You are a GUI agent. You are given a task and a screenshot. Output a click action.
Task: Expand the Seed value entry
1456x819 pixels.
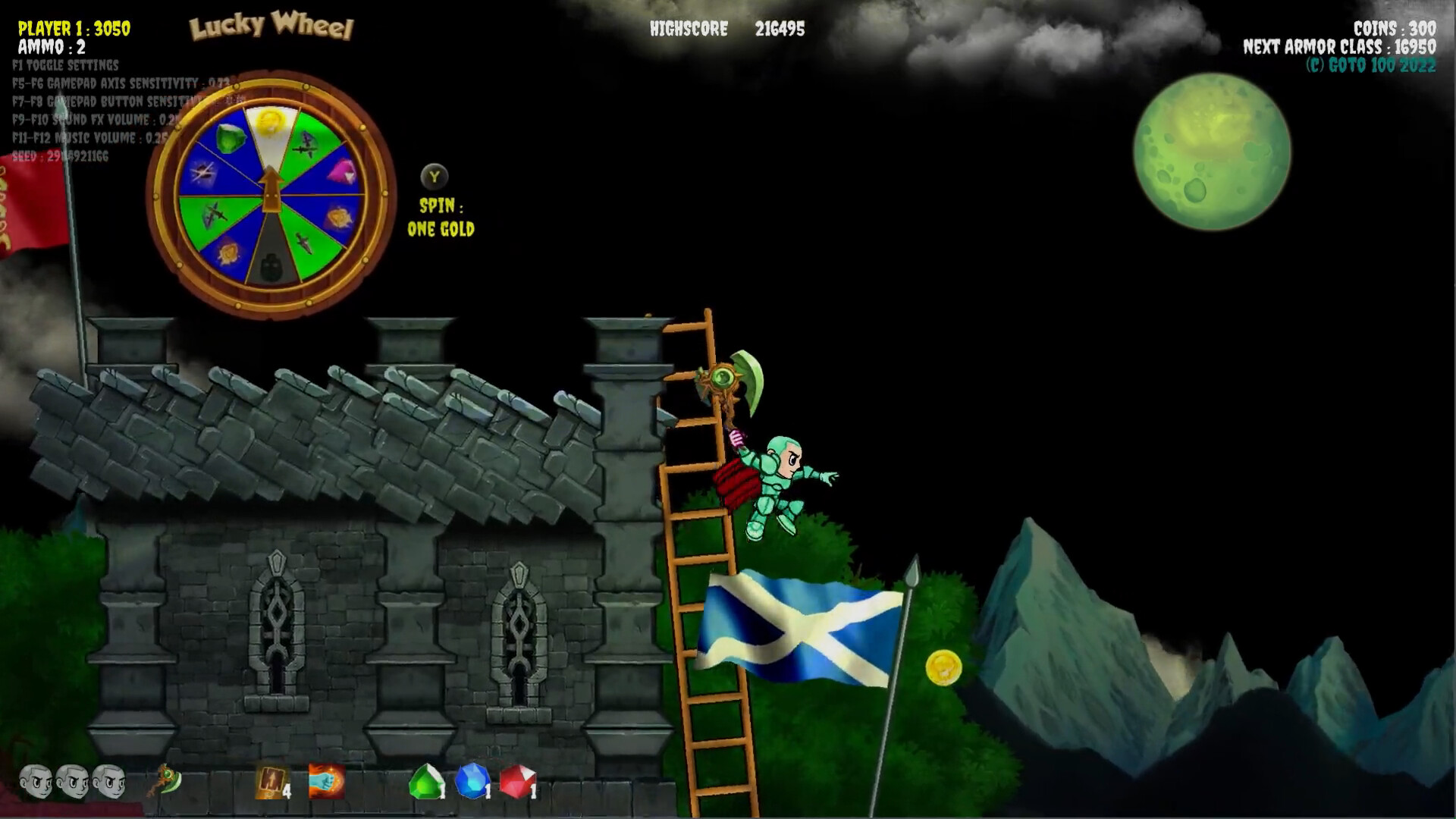(x=59, y=158)
